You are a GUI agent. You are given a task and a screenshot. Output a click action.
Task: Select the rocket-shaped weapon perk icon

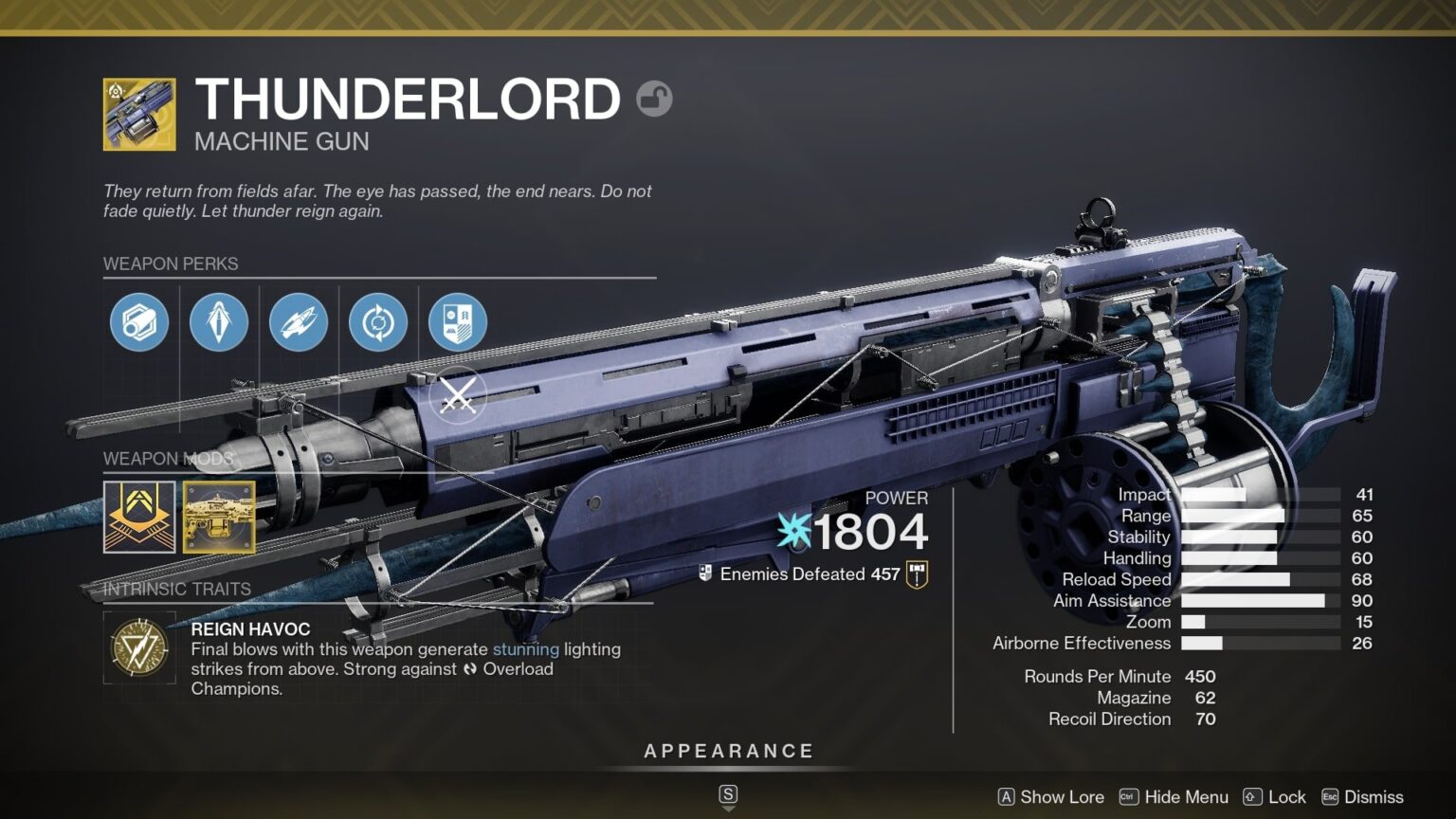pyautogui.click(x=299, y=322)
